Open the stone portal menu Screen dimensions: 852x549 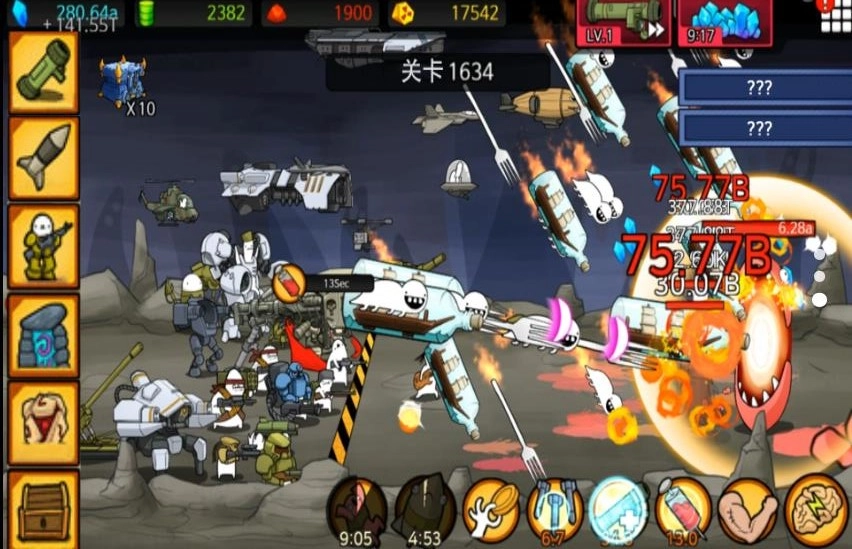click(x=44, y=334)
